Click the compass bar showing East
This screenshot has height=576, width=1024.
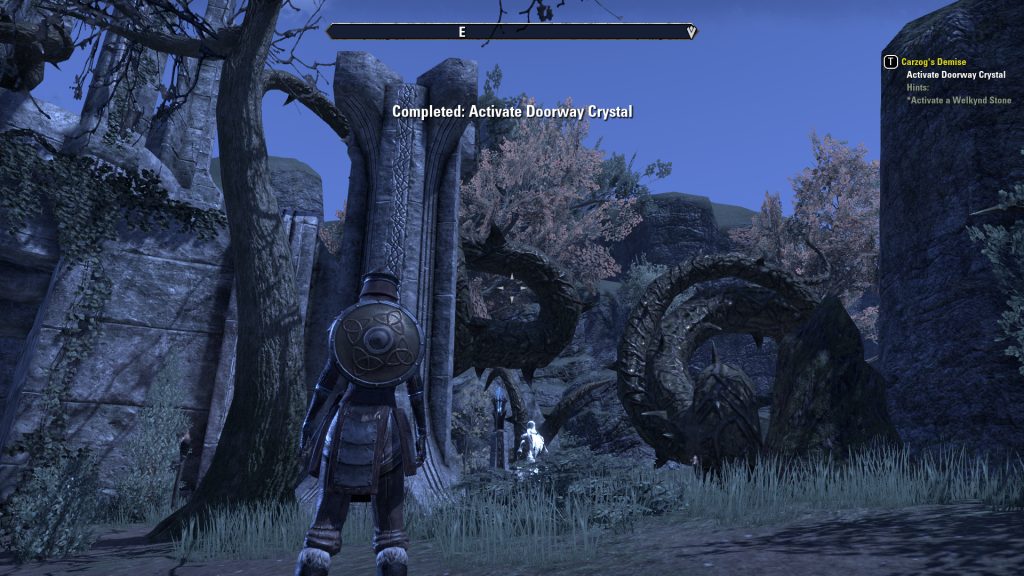click(511, 32)
